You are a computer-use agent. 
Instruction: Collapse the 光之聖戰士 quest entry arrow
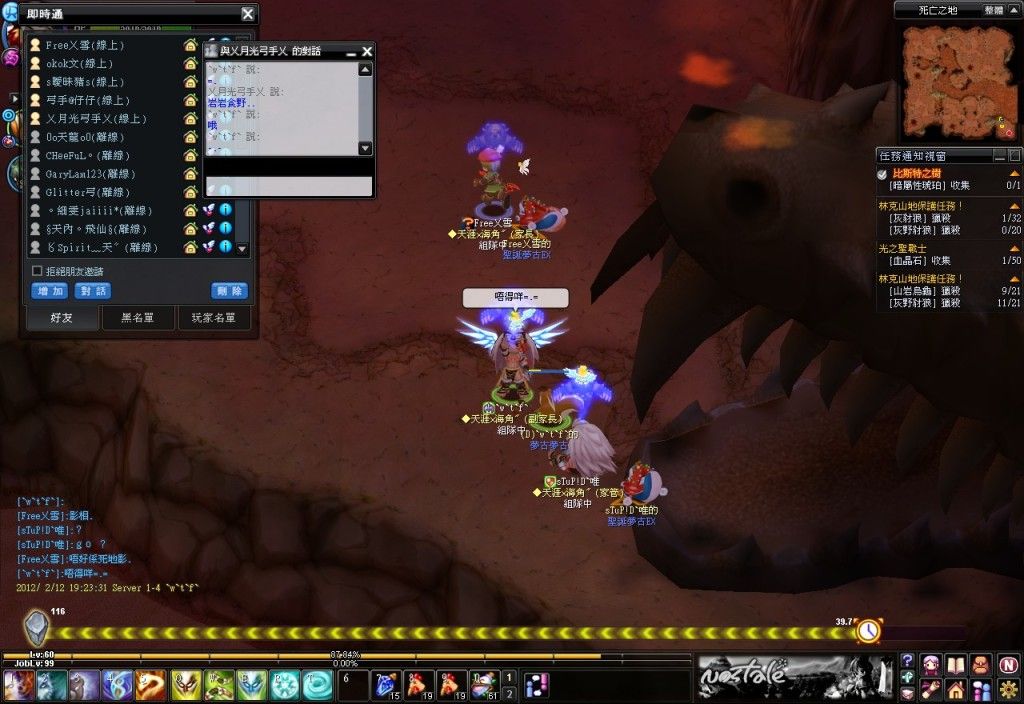click(1014, 247)
